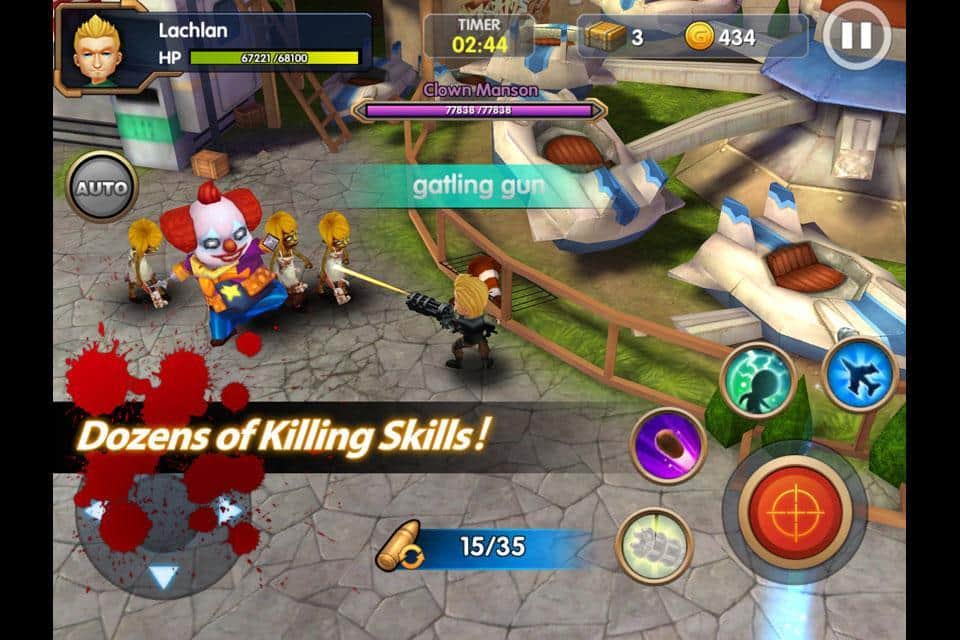960x640 pixels.
Task: Use the green energy figure skill
Action: pos(757,380)
